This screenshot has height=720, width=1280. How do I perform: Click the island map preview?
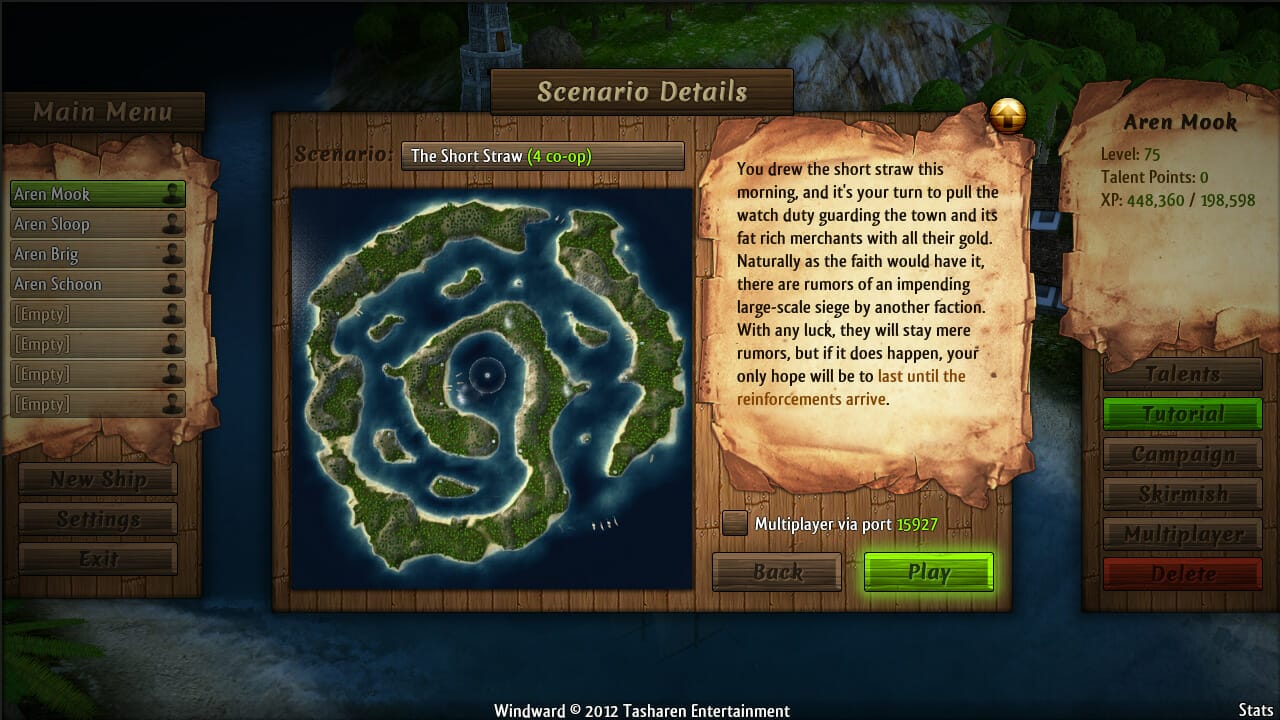tap(491, 388)
